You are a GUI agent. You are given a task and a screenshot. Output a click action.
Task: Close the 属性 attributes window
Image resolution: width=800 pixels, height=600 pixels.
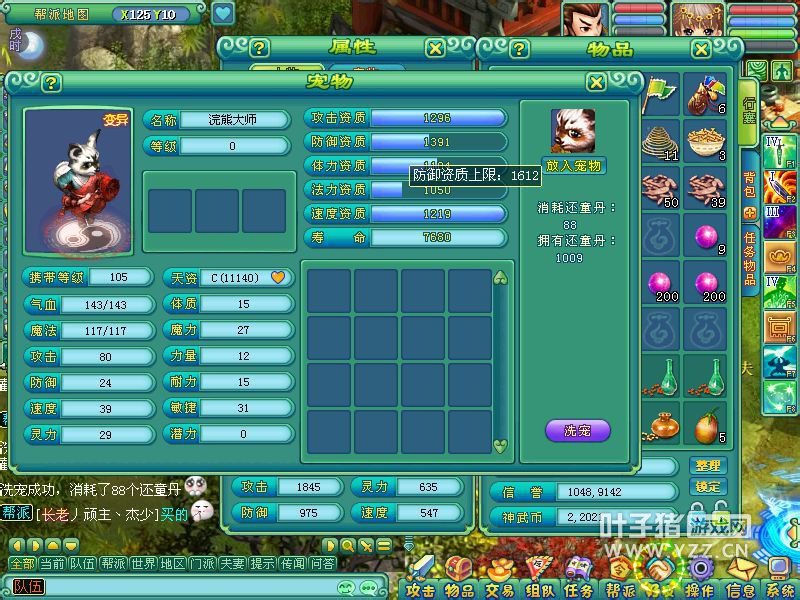tap(435, 48)
